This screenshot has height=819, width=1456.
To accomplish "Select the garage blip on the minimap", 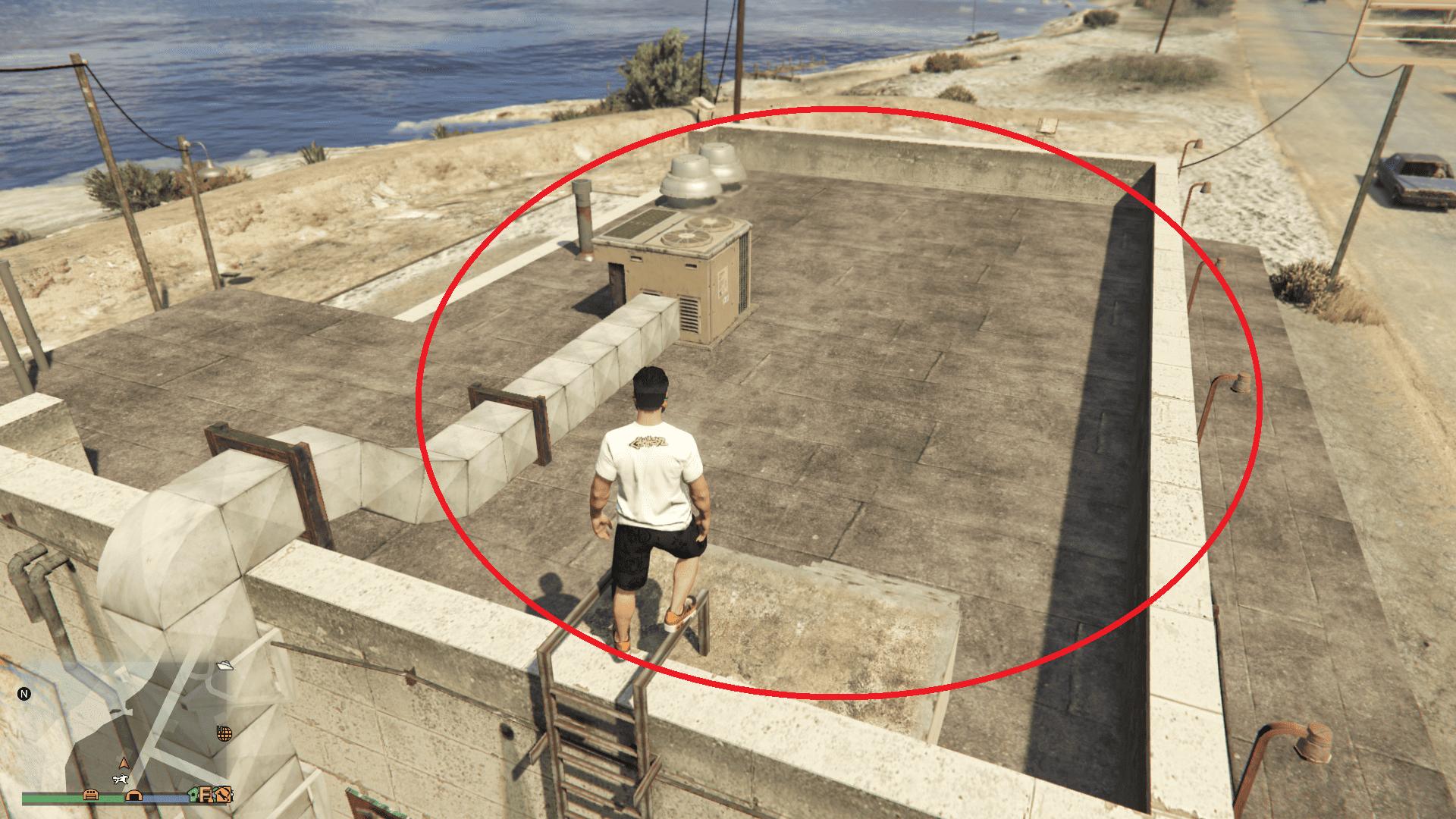I will pos(90,795).
